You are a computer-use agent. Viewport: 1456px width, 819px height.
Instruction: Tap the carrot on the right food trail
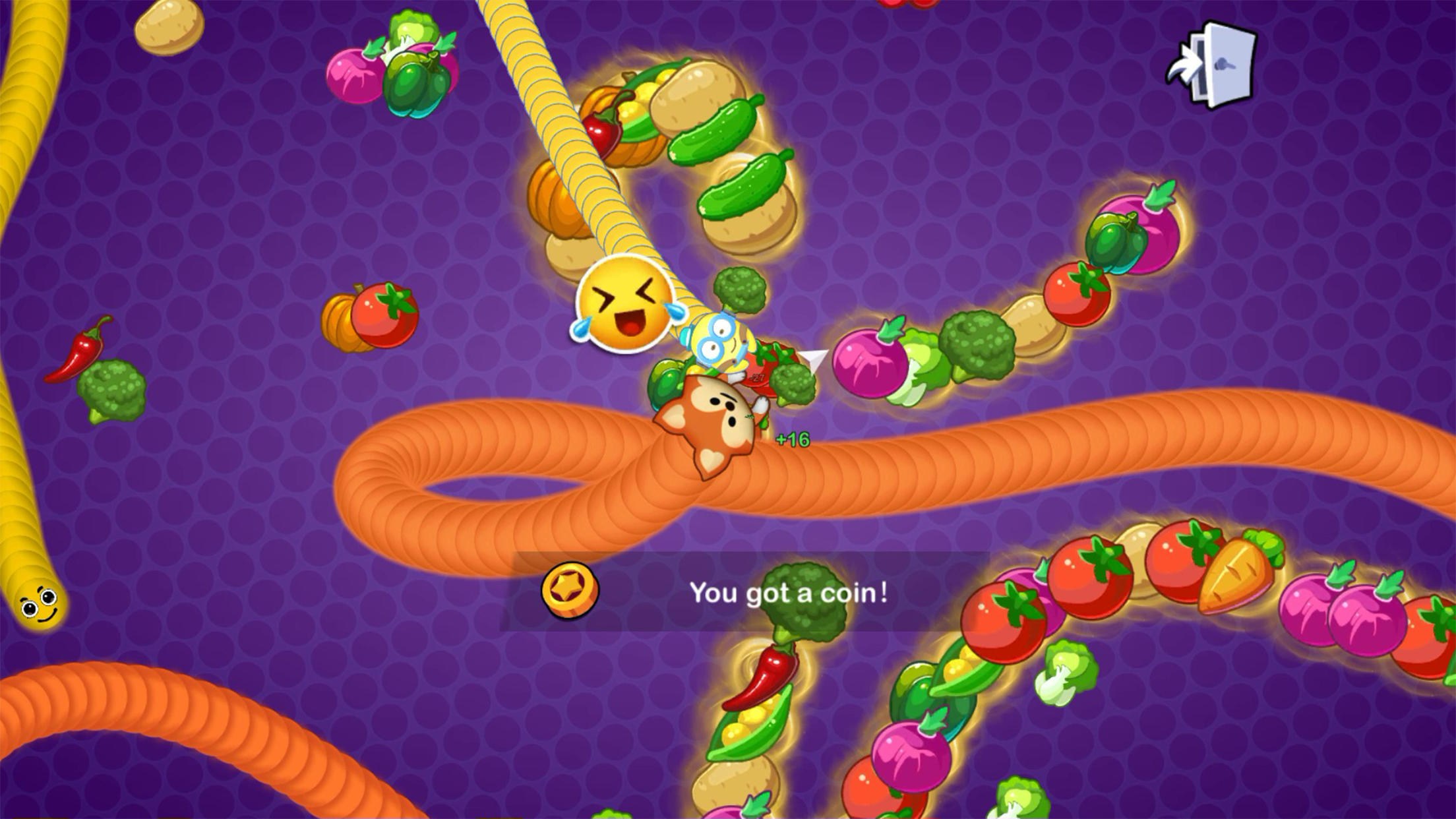[1240, 580]
